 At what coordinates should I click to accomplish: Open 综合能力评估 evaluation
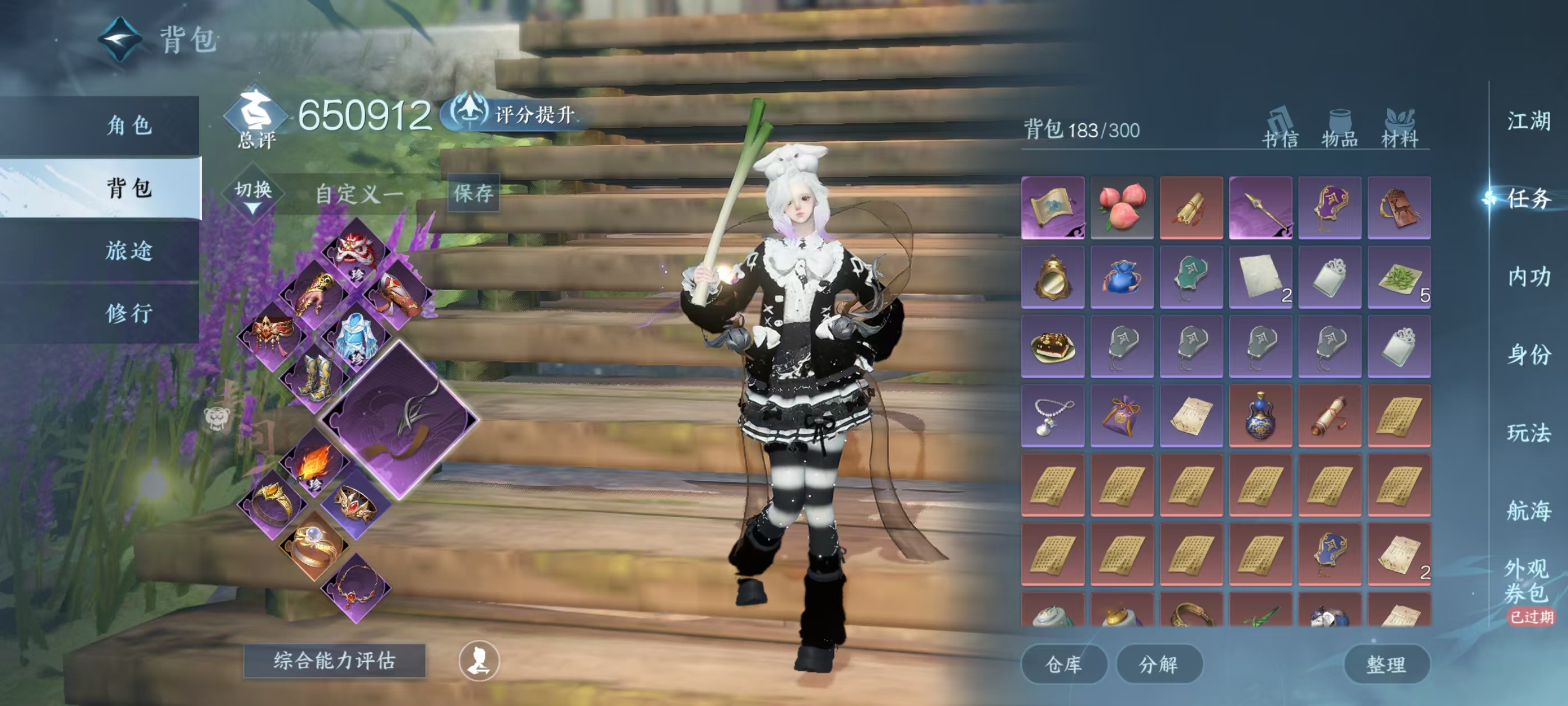334,660
